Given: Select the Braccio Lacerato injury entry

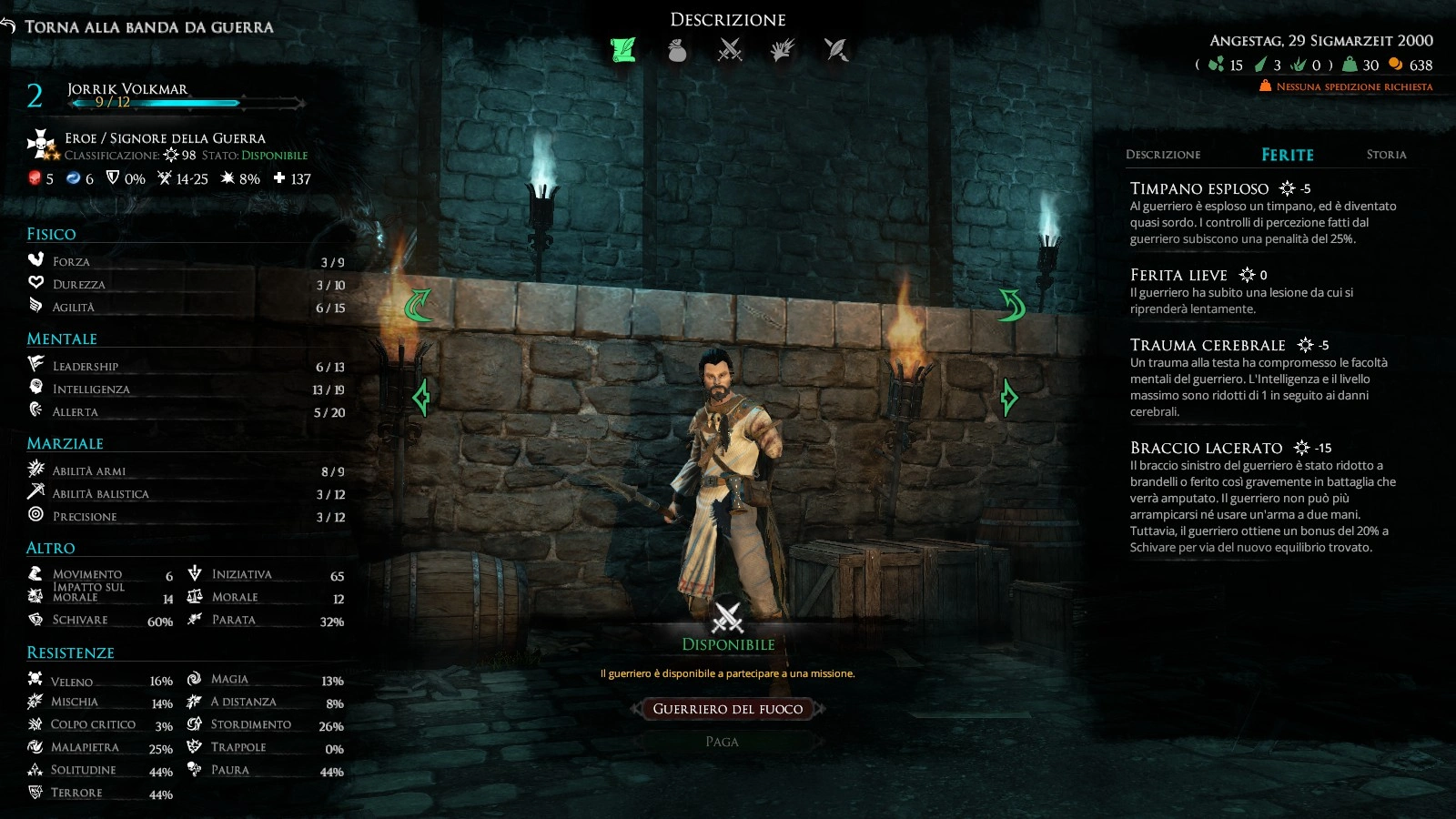Looking at the screenshot, I should [1206, 448].
